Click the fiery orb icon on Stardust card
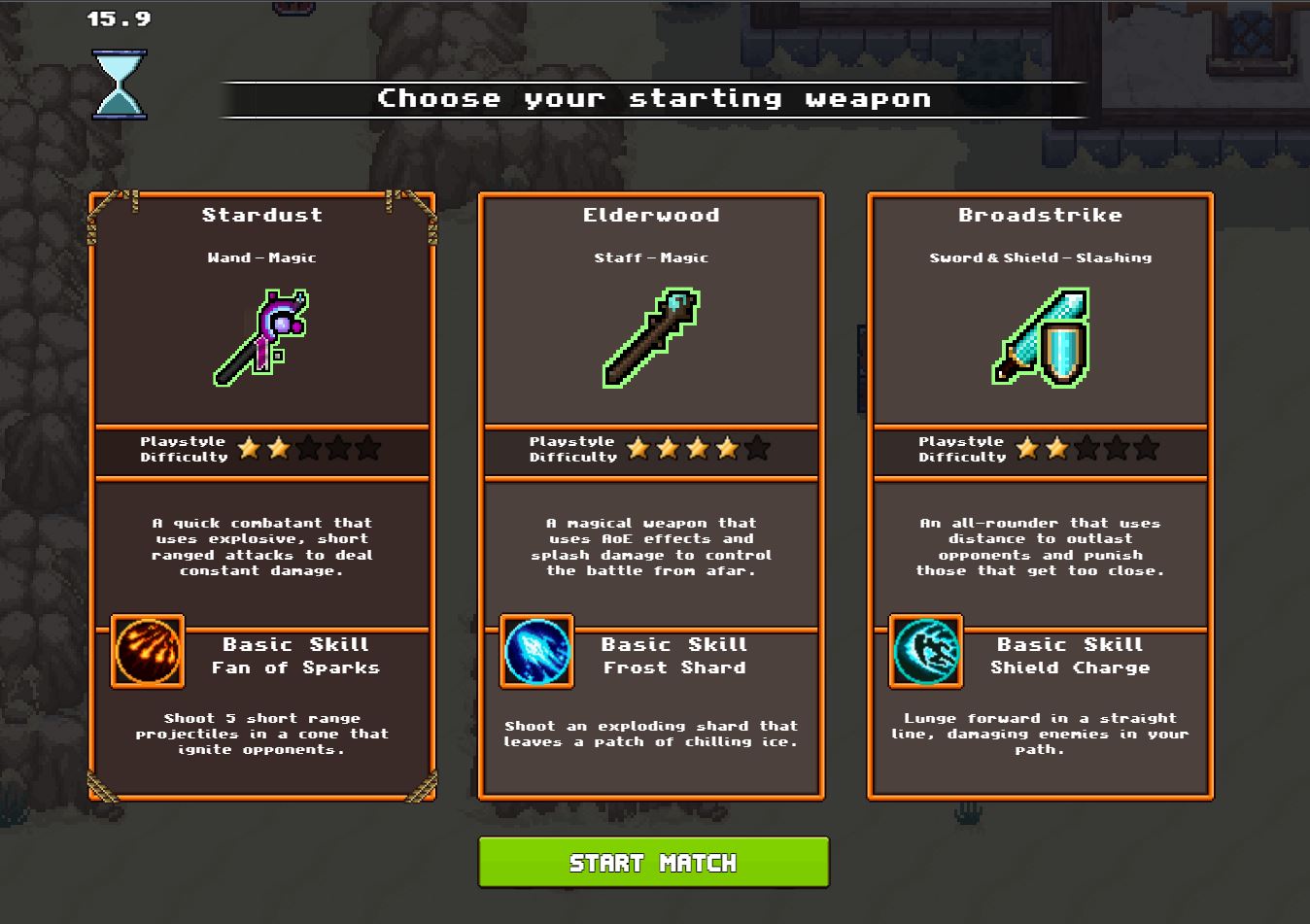1310x924 pixels. coord(147,654)
